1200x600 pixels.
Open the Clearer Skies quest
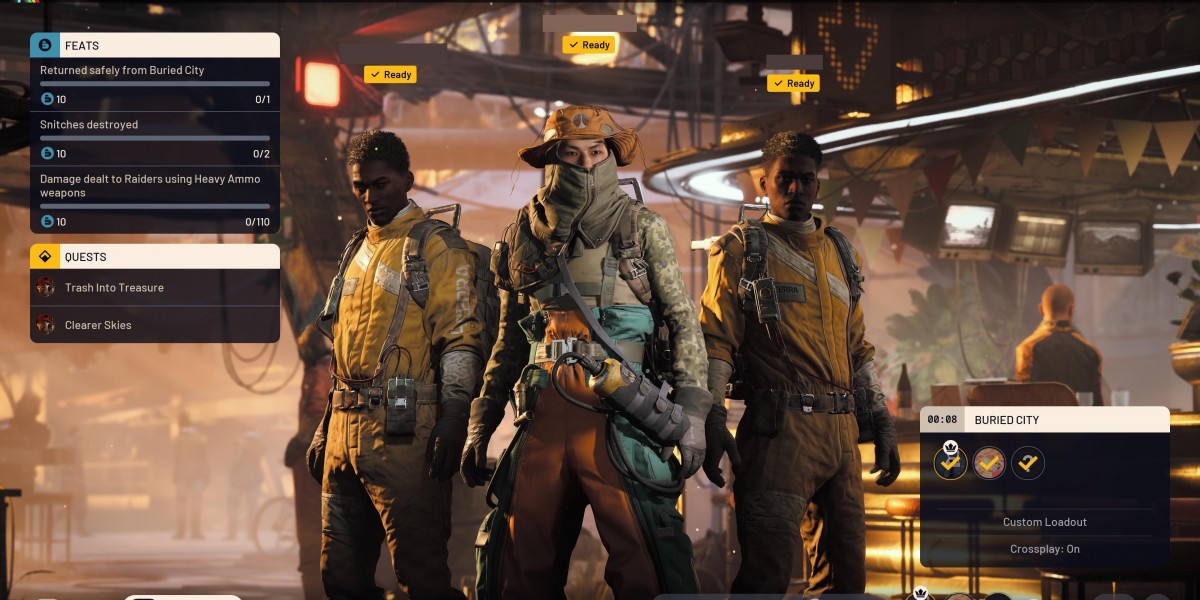[x=155, y=325]
